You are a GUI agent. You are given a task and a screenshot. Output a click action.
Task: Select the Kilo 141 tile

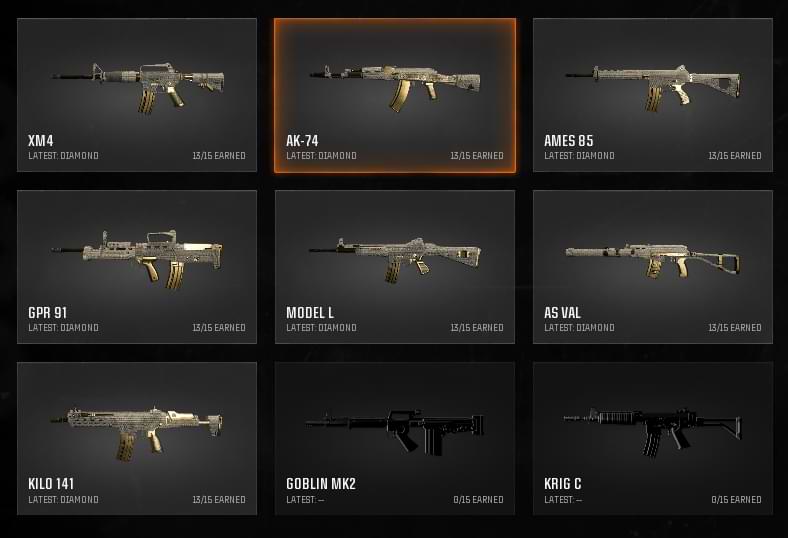[x=137, y=438]
